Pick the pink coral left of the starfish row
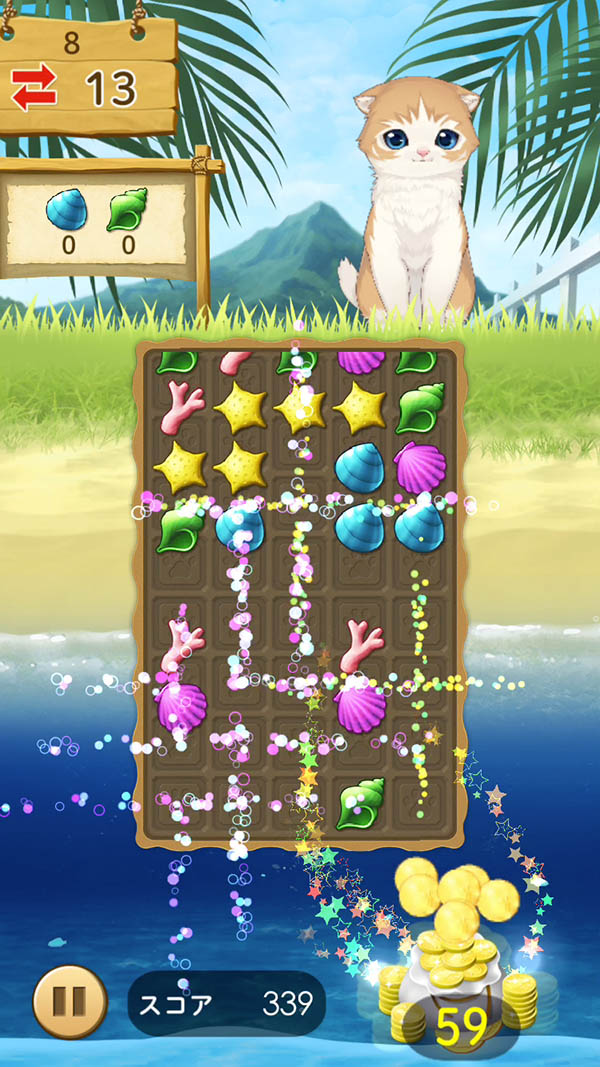 point(182,406)
